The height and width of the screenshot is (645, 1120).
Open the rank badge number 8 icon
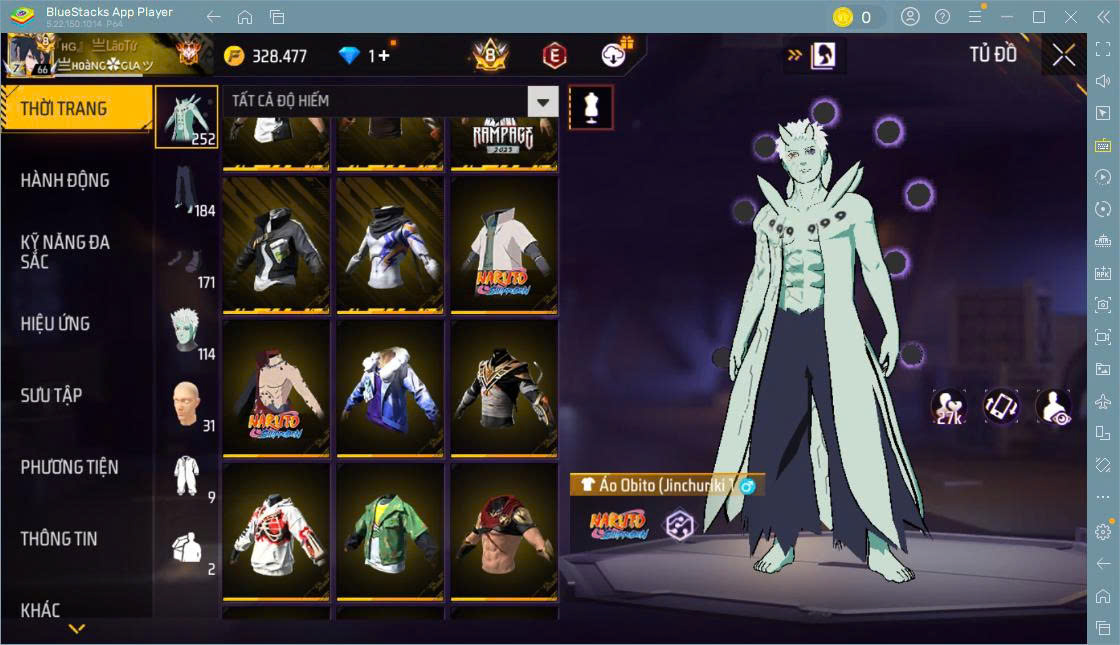490,56
